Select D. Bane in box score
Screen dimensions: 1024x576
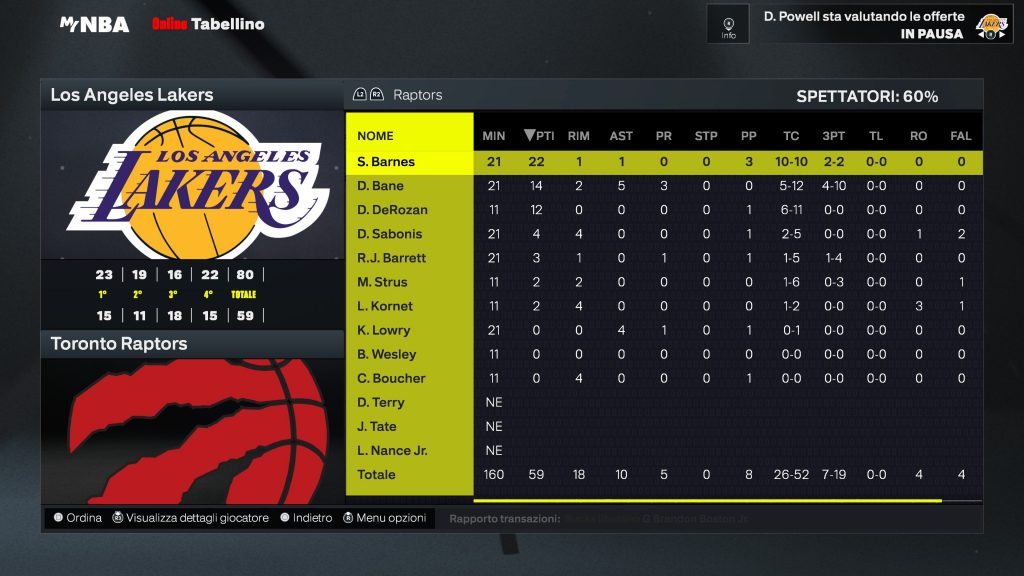(x=381, y=186)
